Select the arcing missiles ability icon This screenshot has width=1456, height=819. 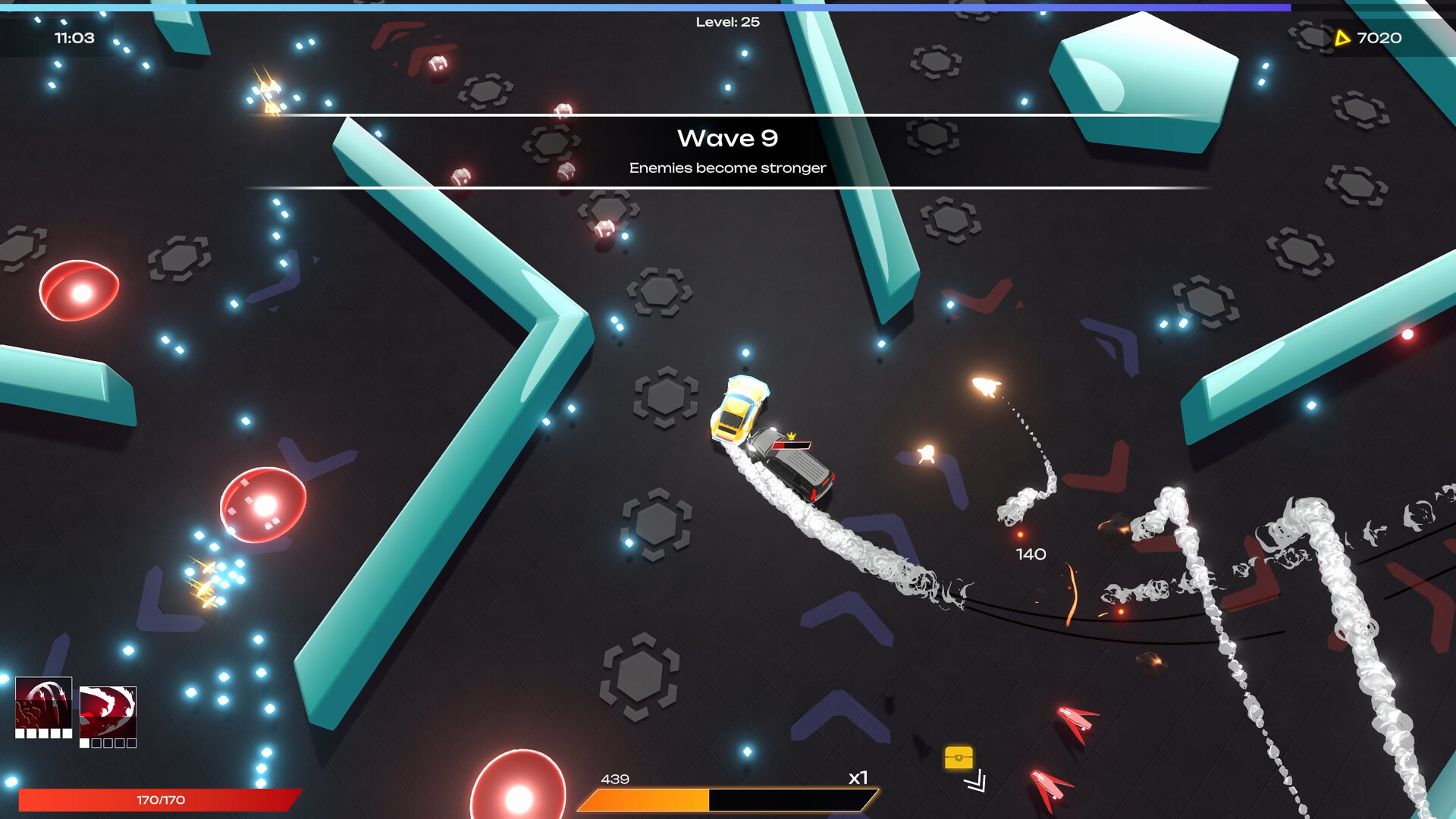44,703
